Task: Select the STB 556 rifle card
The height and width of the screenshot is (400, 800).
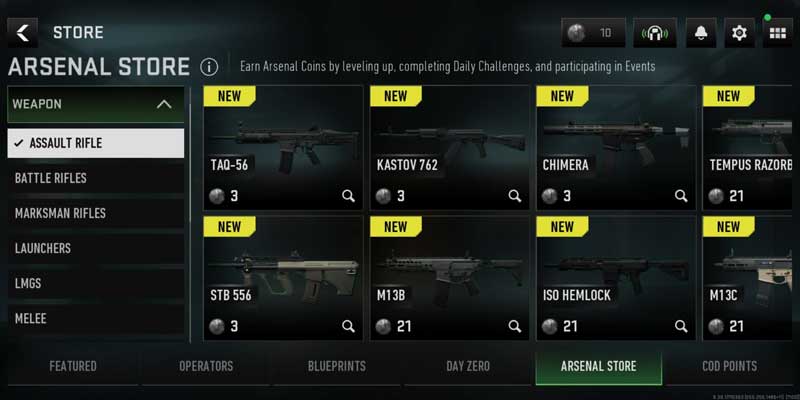Action: click(283, 276)
